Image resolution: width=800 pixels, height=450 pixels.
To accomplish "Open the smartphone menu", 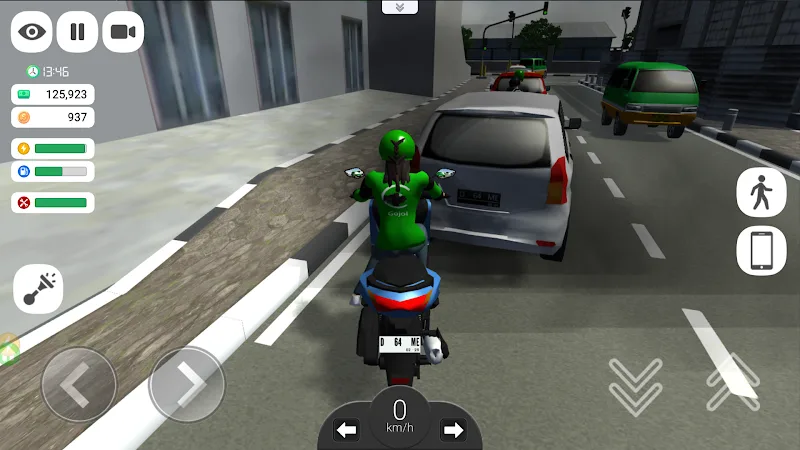I will coord(761,251).
